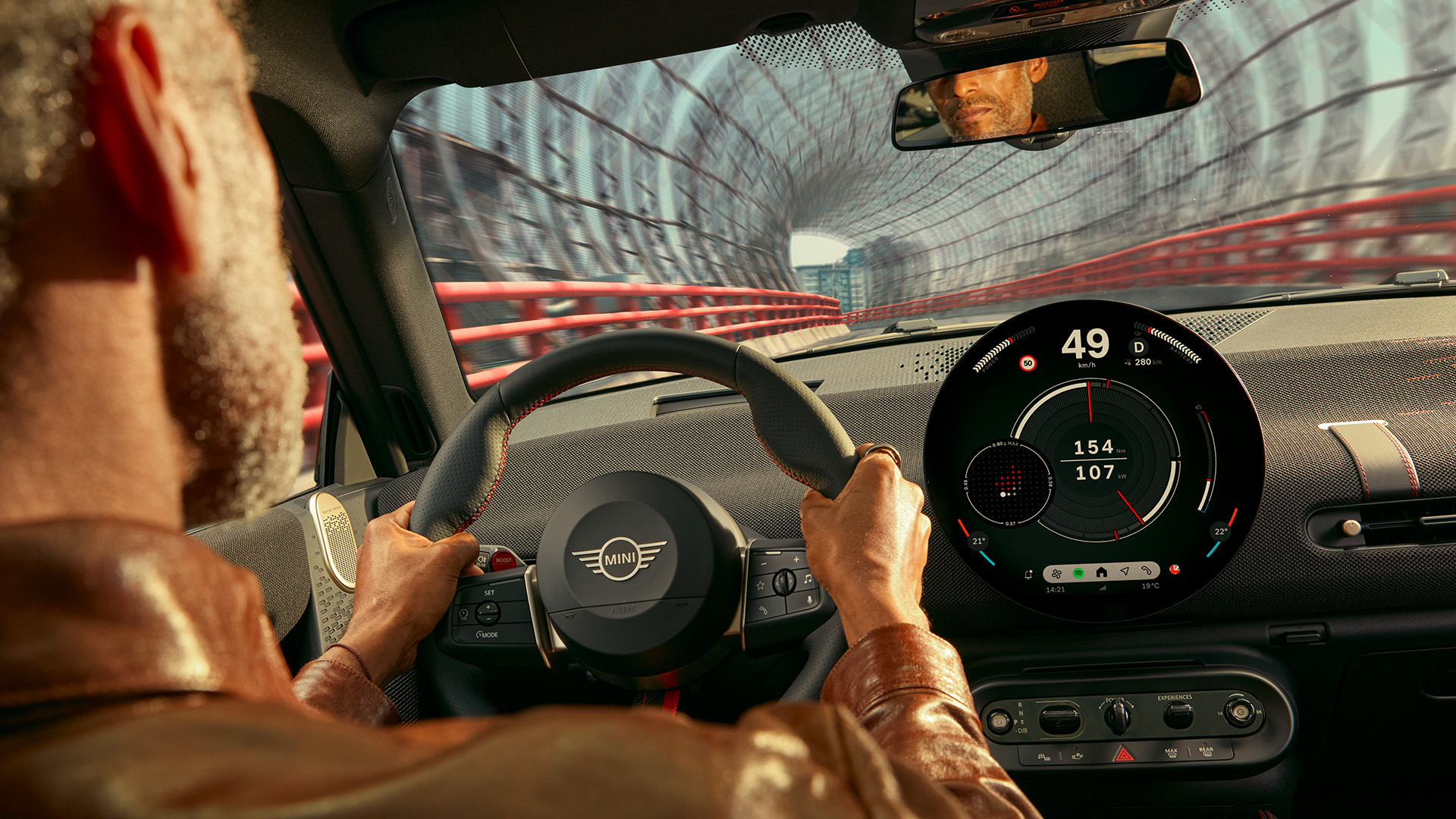Open the navigation arrow icon
Viewport: 1456px width, 819px height.
click(1125, 572)
